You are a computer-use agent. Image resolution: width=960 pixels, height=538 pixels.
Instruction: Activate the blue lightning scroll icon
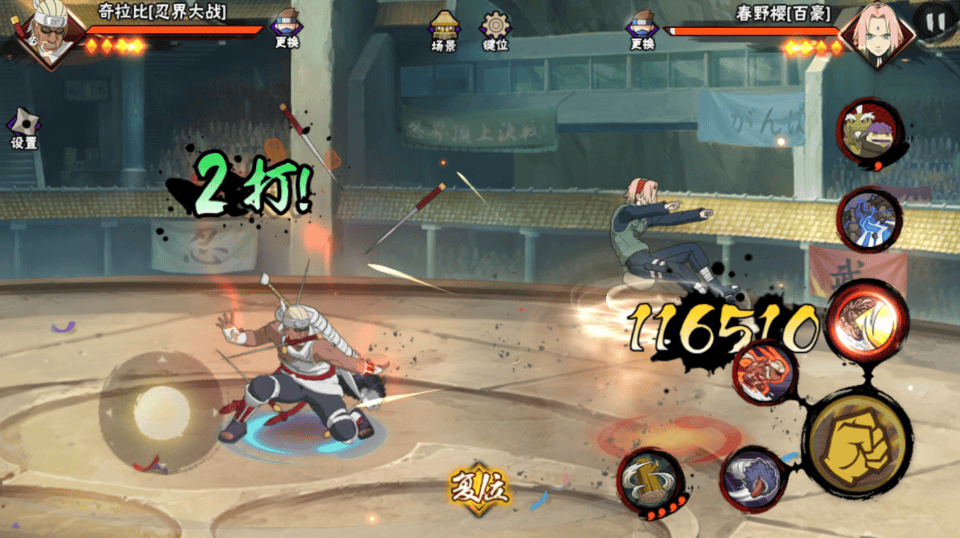[868, 220]
